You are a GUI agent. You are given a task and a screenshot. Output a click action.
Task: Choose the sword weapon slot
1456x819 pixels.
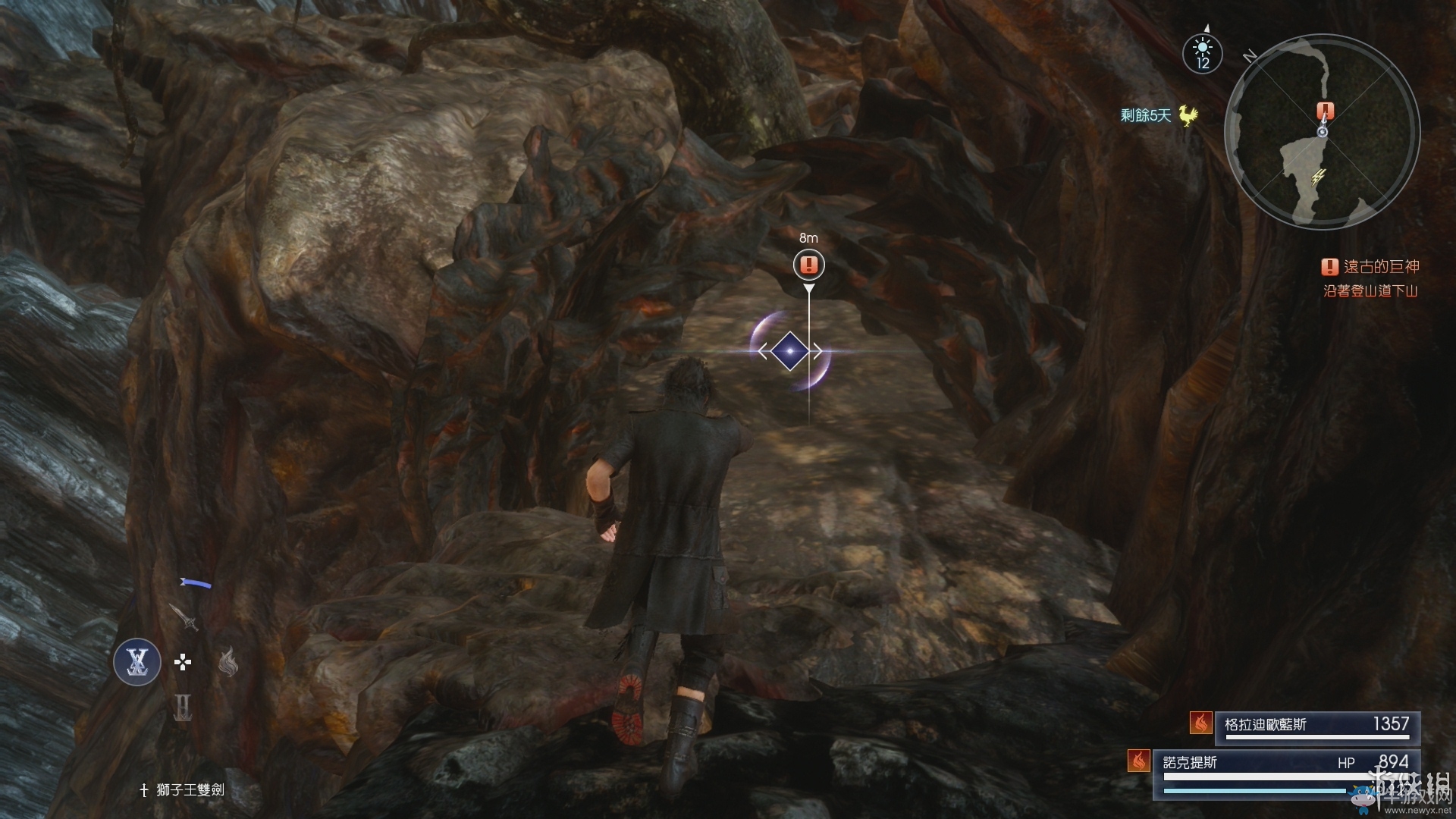pos(184,617)
